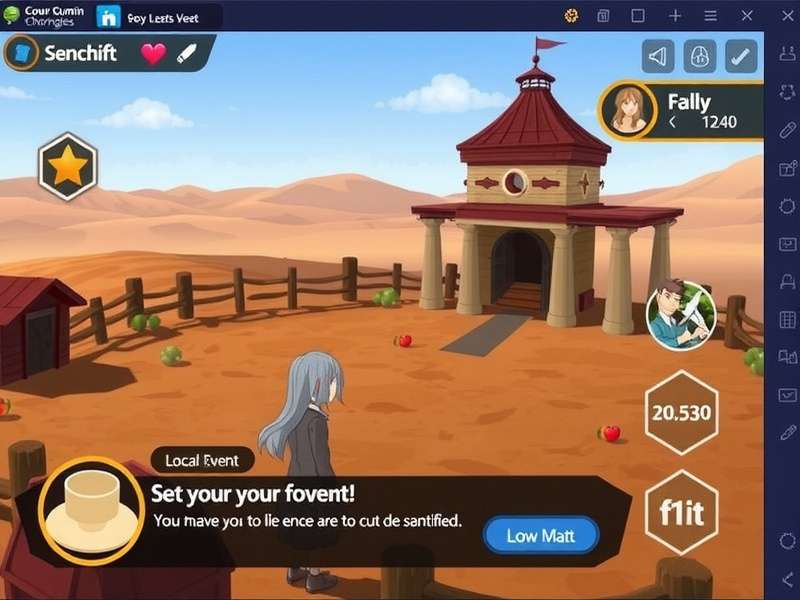Select the white pencil icon beside the heart

point(187,54)
